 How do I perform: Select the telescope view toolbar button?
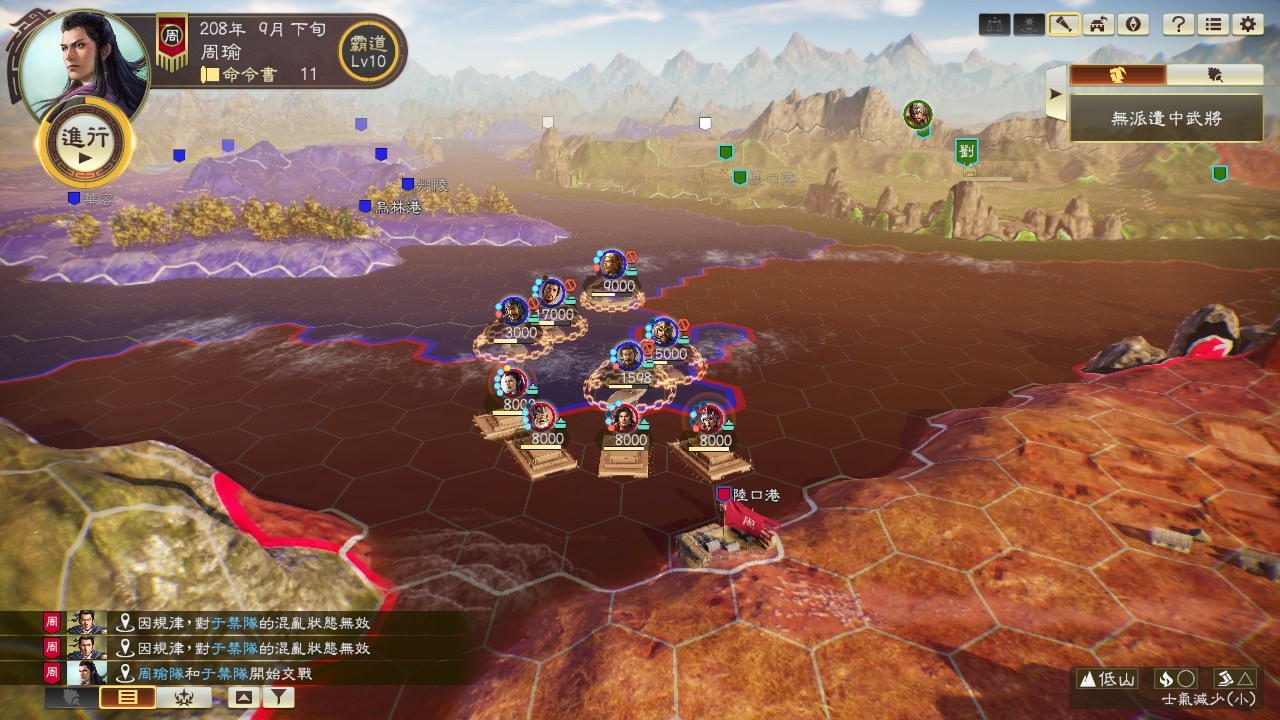pos(1063,25)
